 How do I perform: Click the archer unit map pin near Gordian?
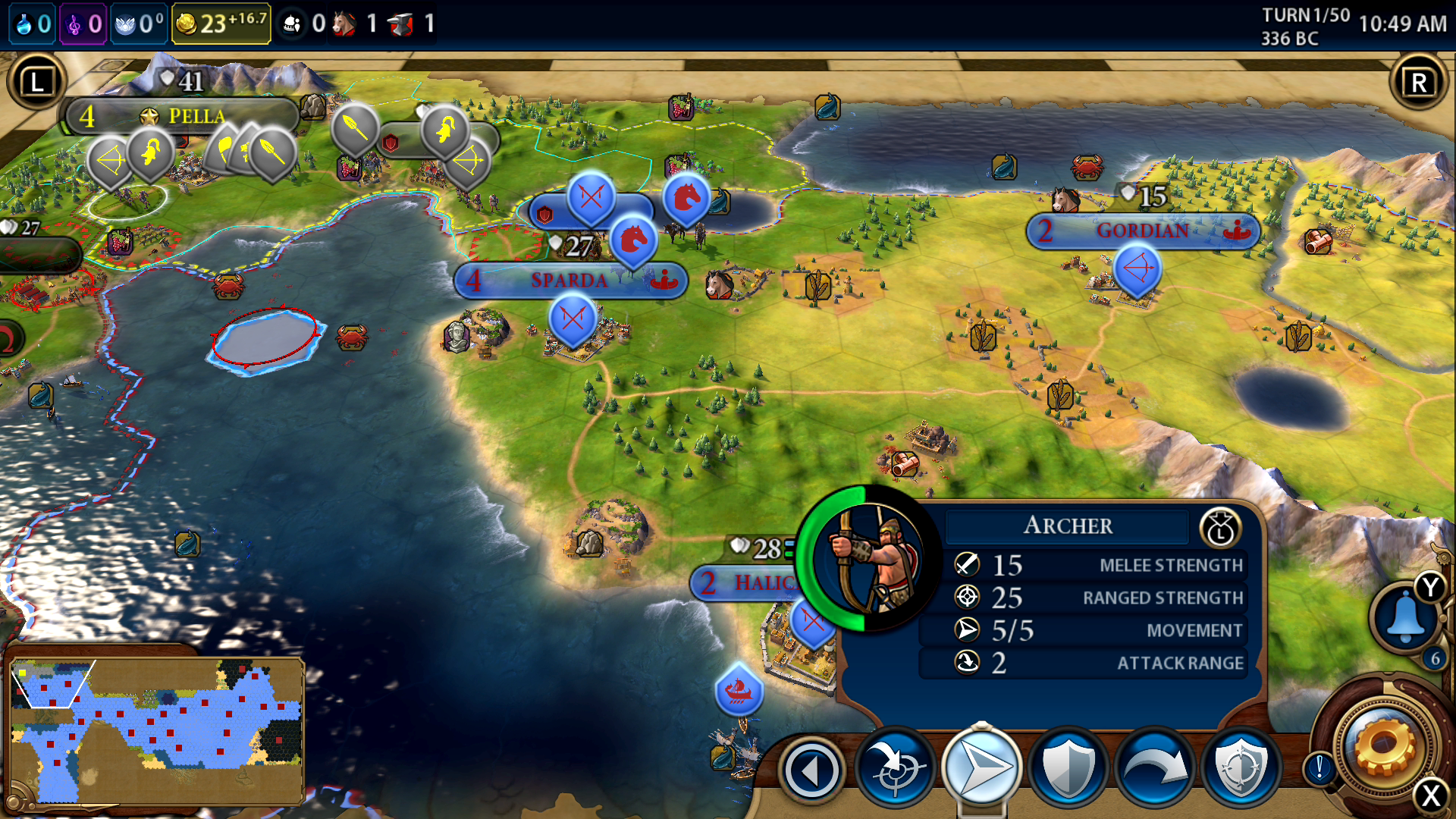1139,270
